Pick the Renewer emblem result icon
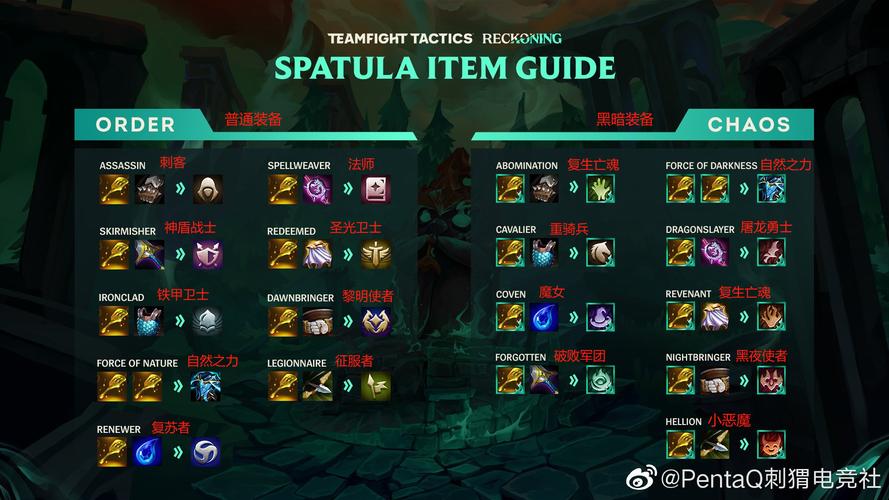 pos(207,452)
